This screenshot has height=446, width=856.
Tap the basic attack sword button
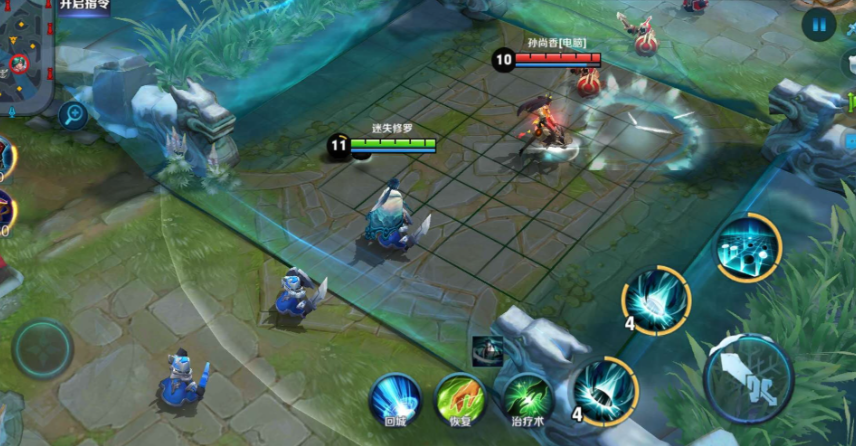(x=748, y=379)
